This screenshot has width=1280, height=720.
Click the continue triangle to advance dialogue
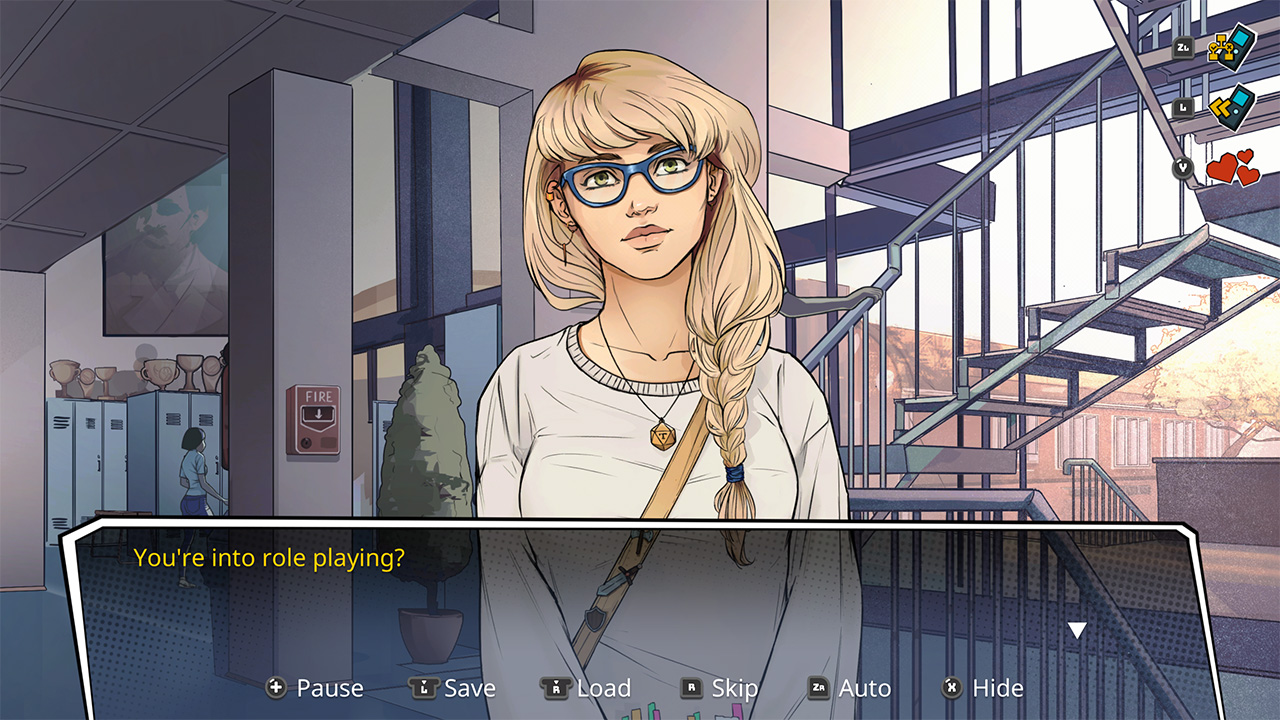1077,628
